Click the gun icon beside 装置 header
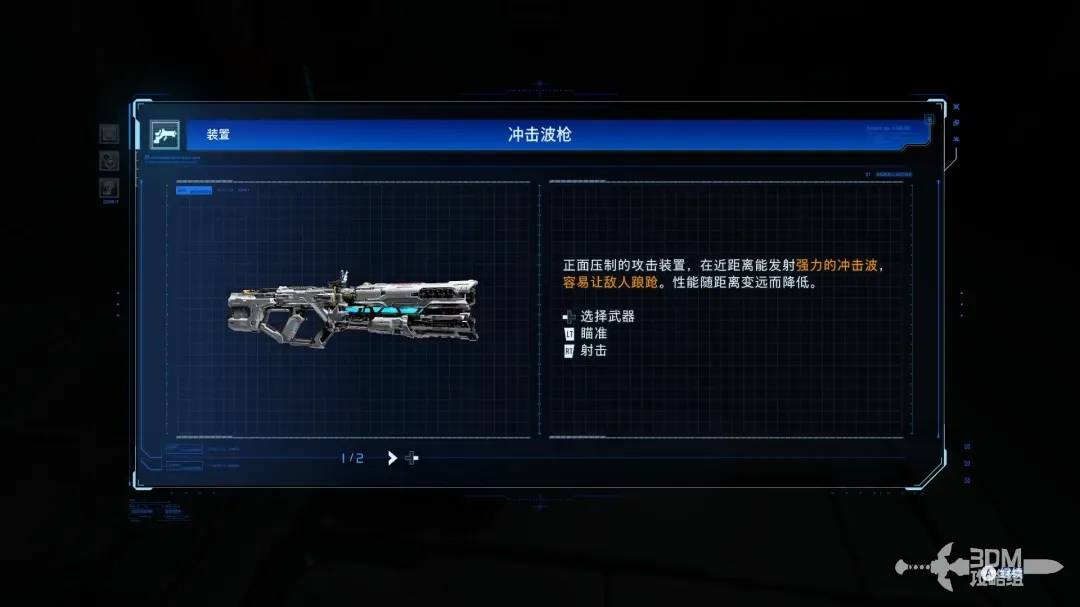 click(x=164, y=135)
